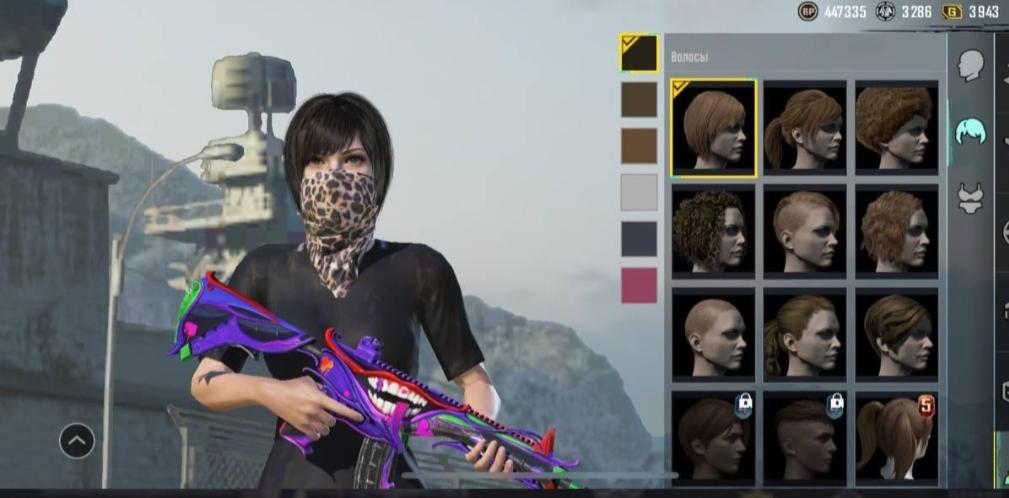Screen dimensions: 1009x498
Task: Choose the dark navy hair color
Action: (x=639, y=239)
